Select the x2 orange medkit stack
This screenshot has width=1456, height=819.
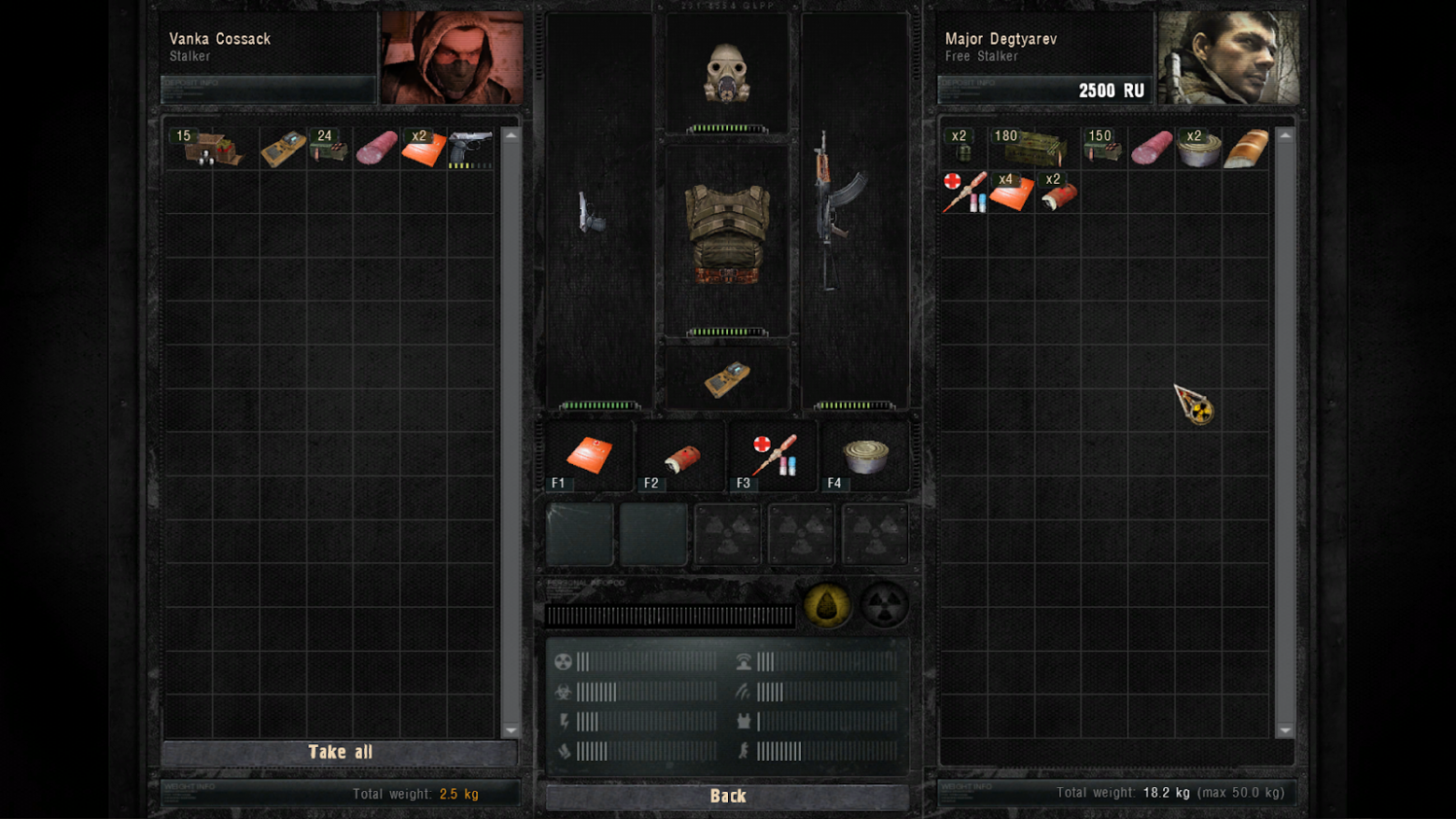423,148
